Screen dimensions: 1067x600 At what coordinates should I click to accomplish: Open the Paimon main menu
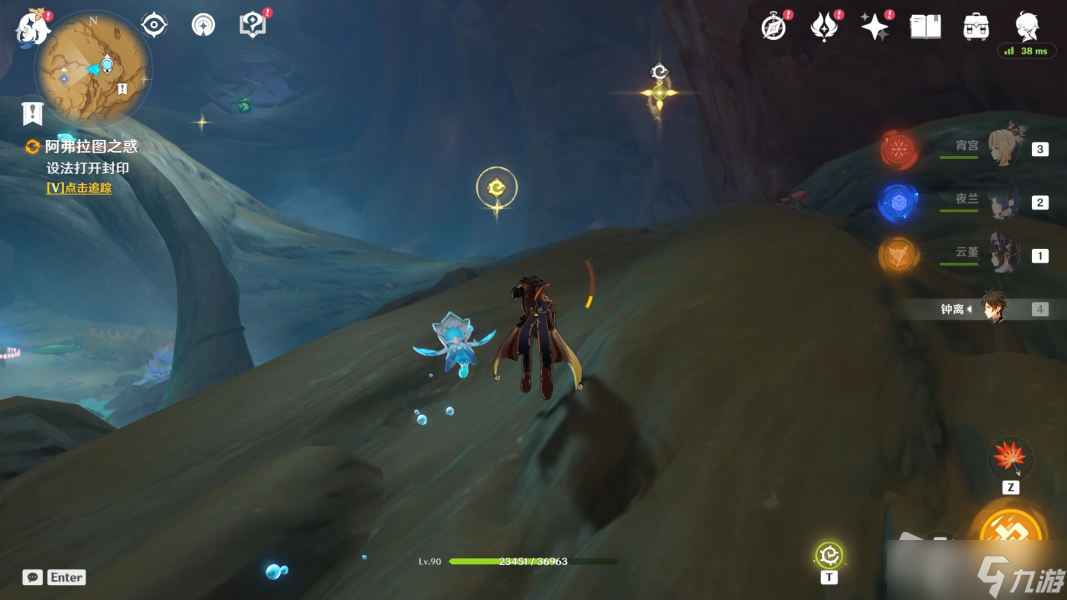(x=32, y=27)
